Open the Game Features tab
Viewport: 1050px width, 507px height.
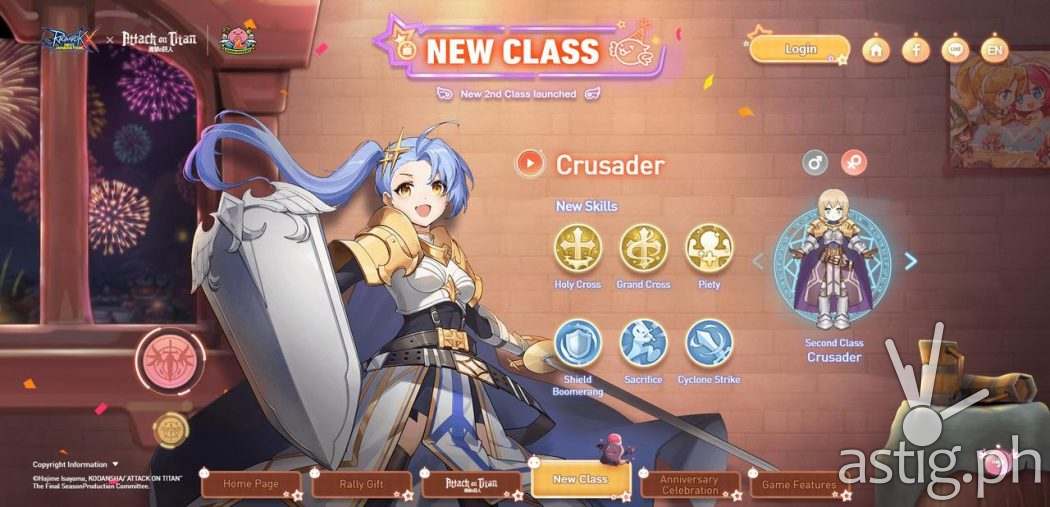(x=799, y=485)
